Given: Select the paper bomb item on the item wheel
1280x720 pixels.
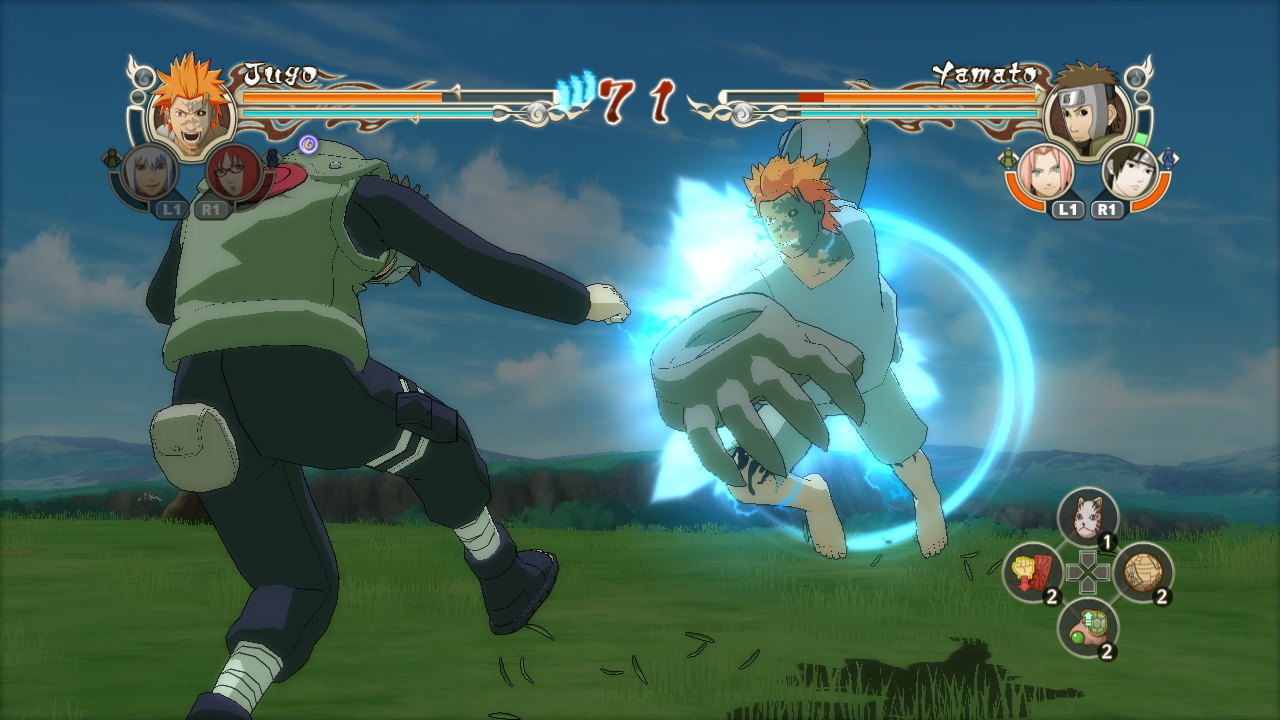Looking at the screenshot, I should [x=1143, y=570].
